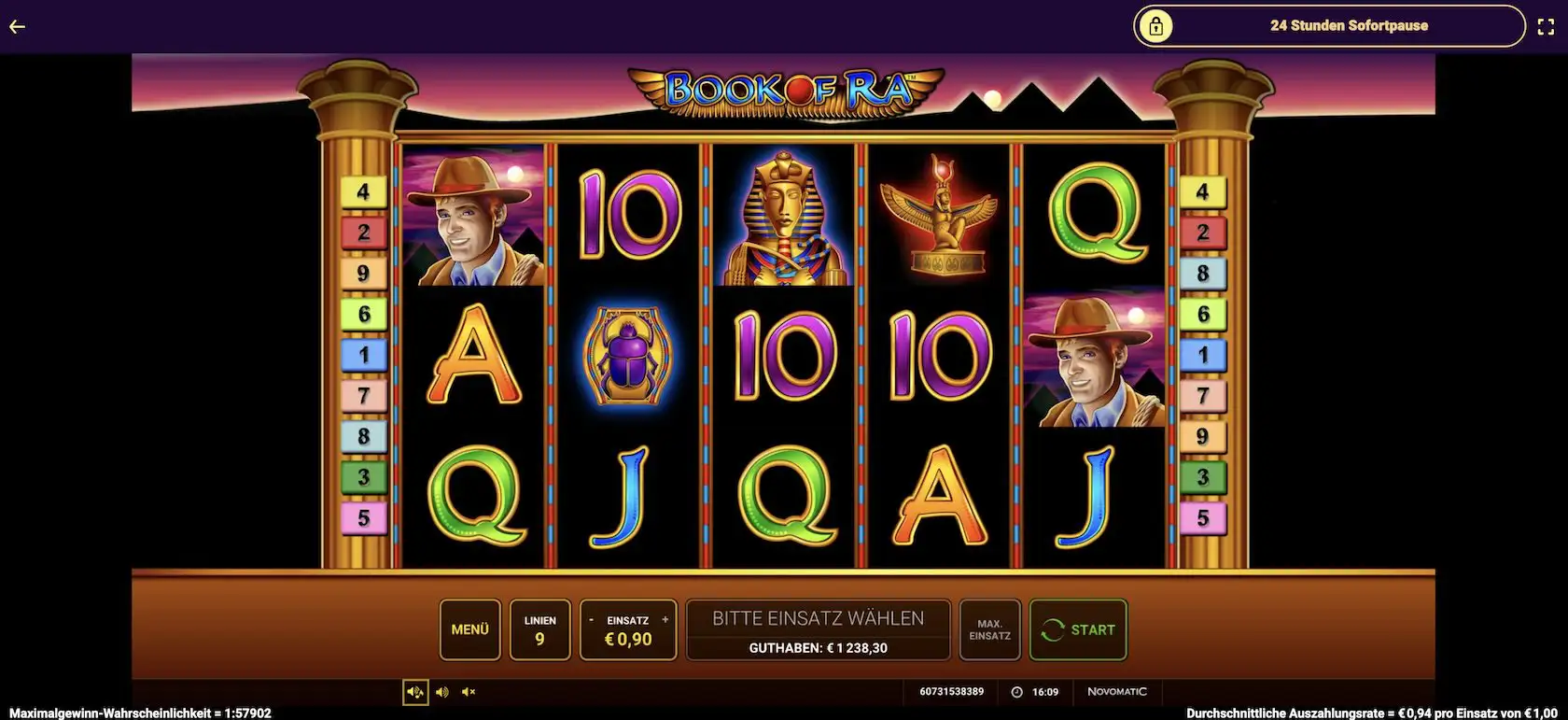Click the padlock icon beside 24 Stunden Sofortpause
The width and height of the screenshot is (1568, 720).
[1157, 26]
